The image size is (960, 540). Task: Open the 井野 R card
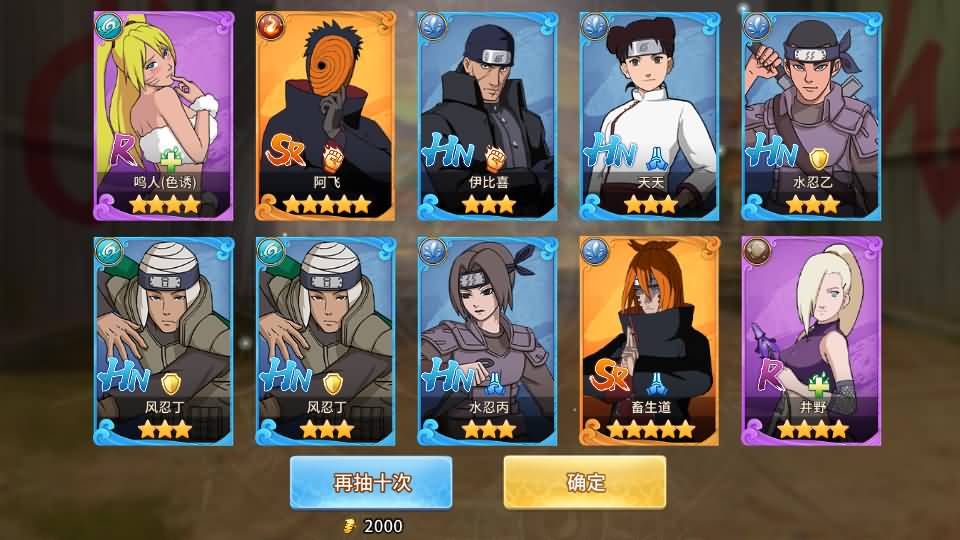[x=811, y=340]
